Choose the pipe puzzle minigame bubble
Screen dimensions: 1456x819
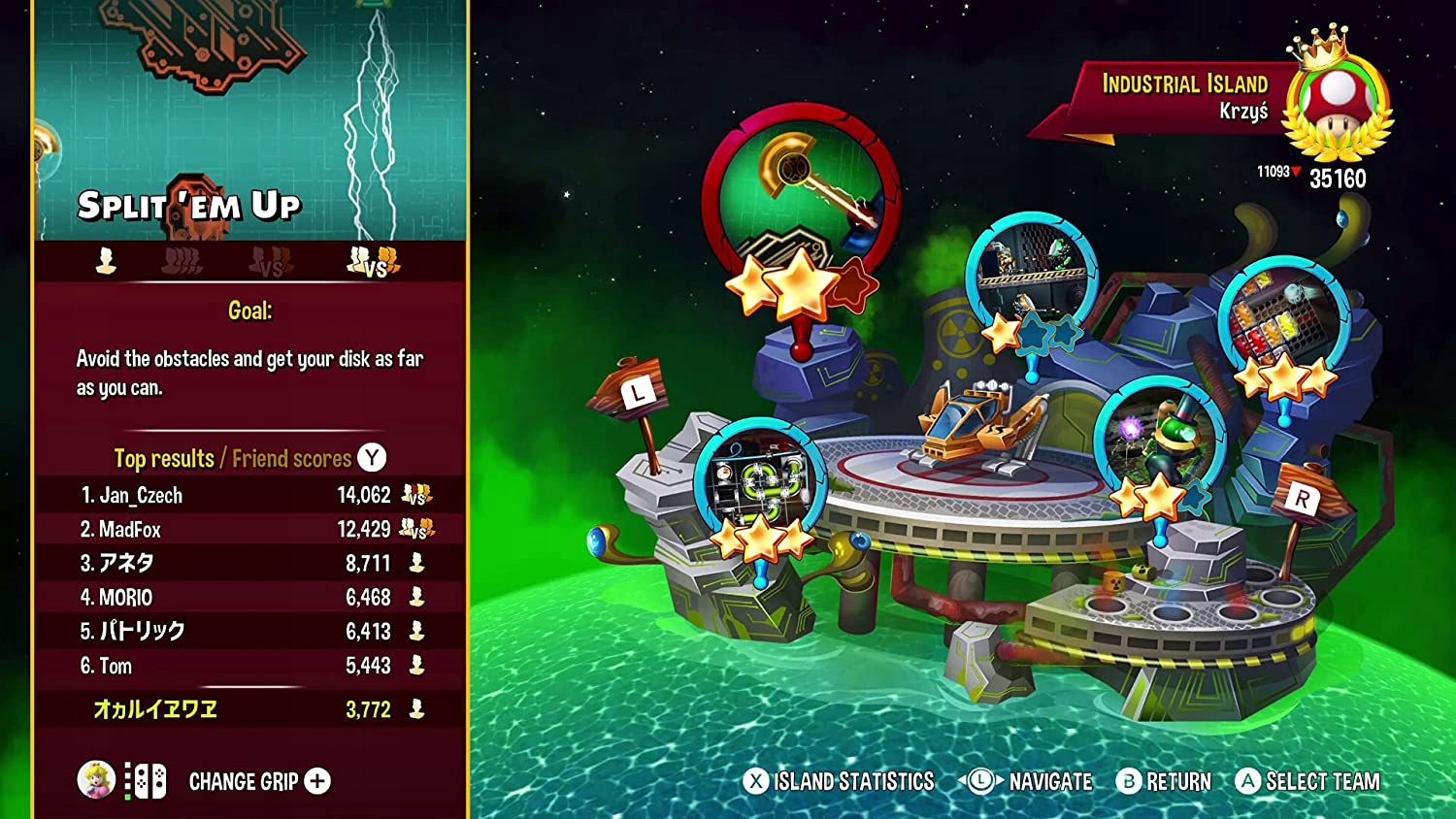tap(759, 481)
